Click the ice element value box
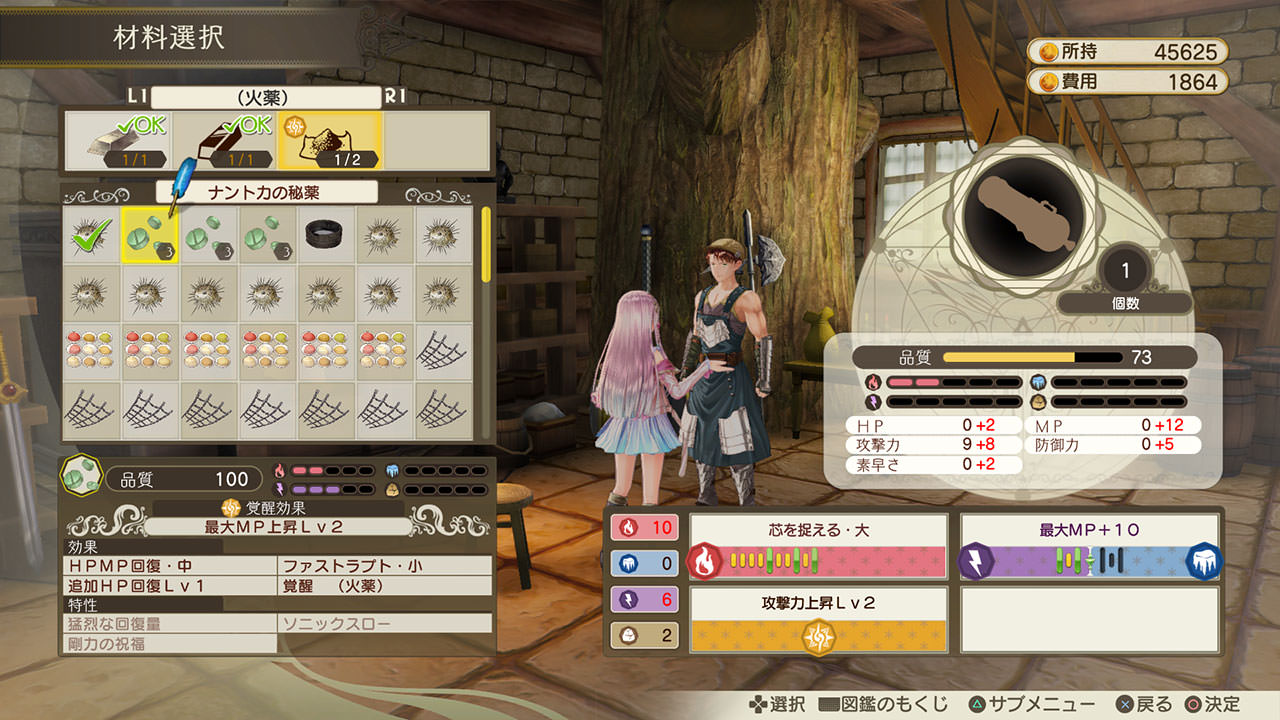 click(x=644, y=563)
